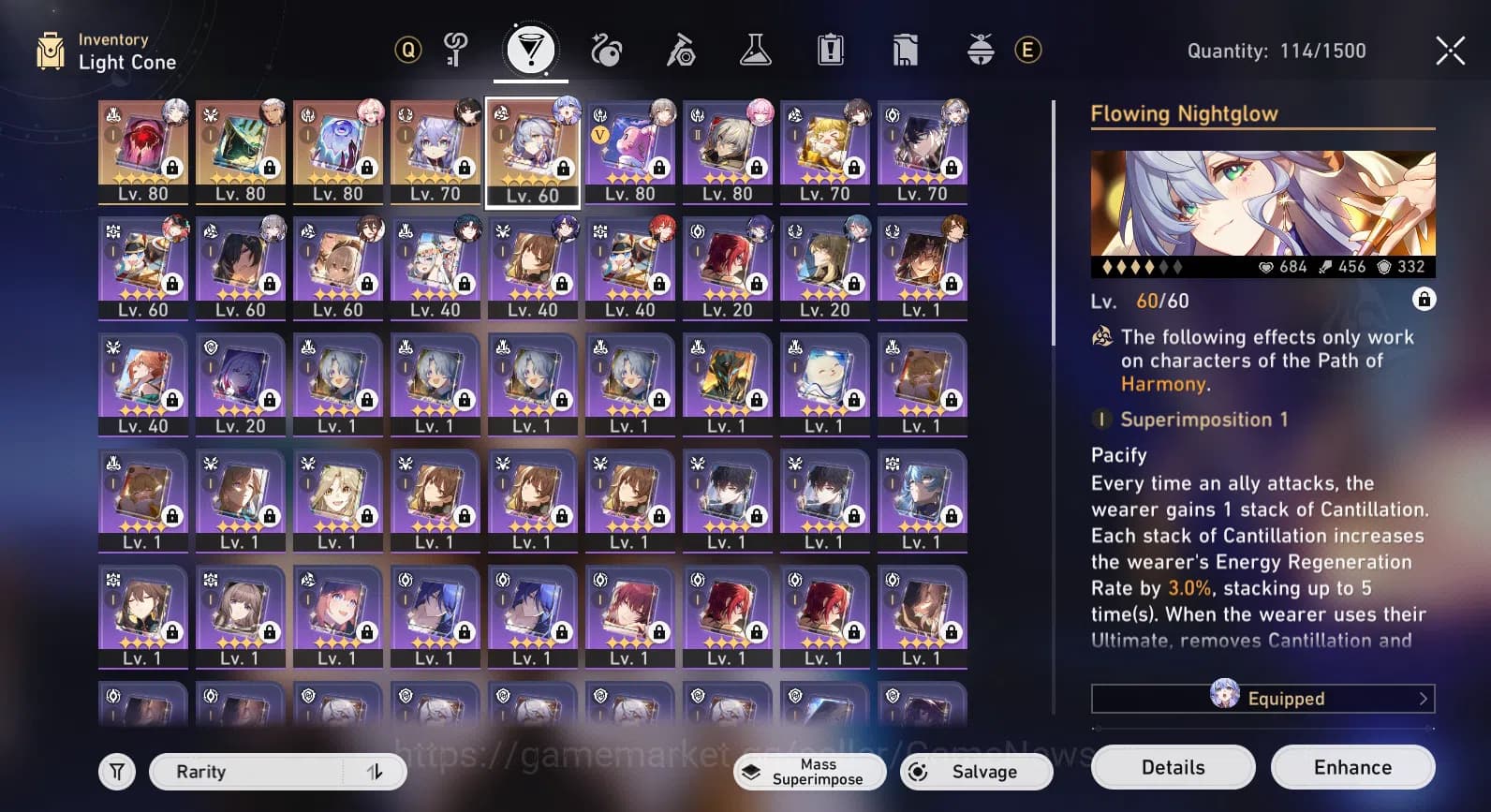The width and height of the screenshot is (1491, 812).
Task: Click the Q shortcut circle to cycle tabs left
Action: pos(406,51)
